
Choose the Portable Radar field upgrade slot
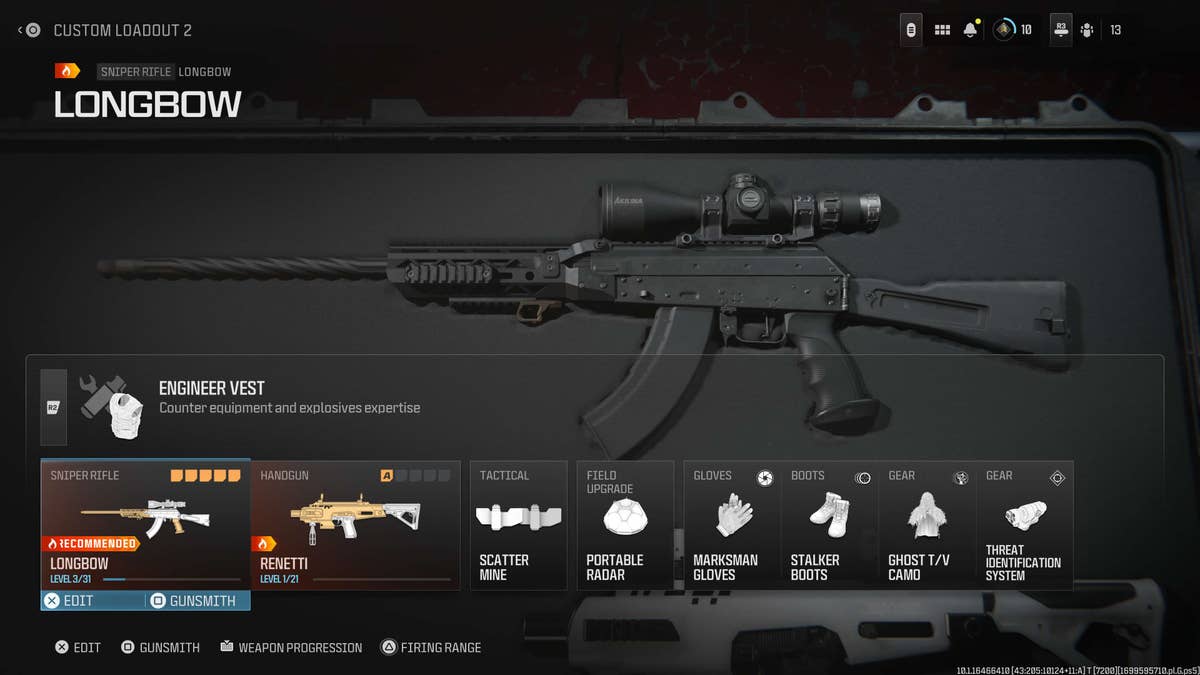(626, 525)
